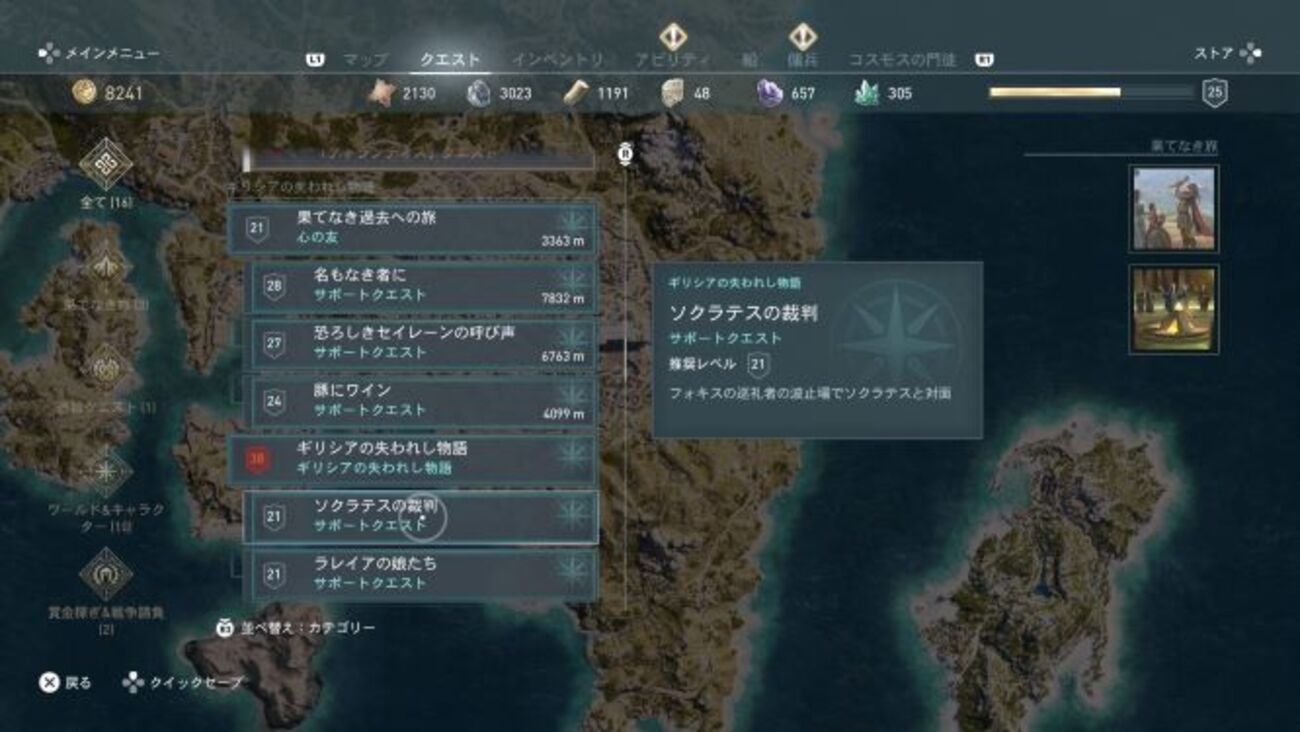Open the campfire quest thumbnail
This screenshot has height=732, width=1300.
(x=1173, y=308)
